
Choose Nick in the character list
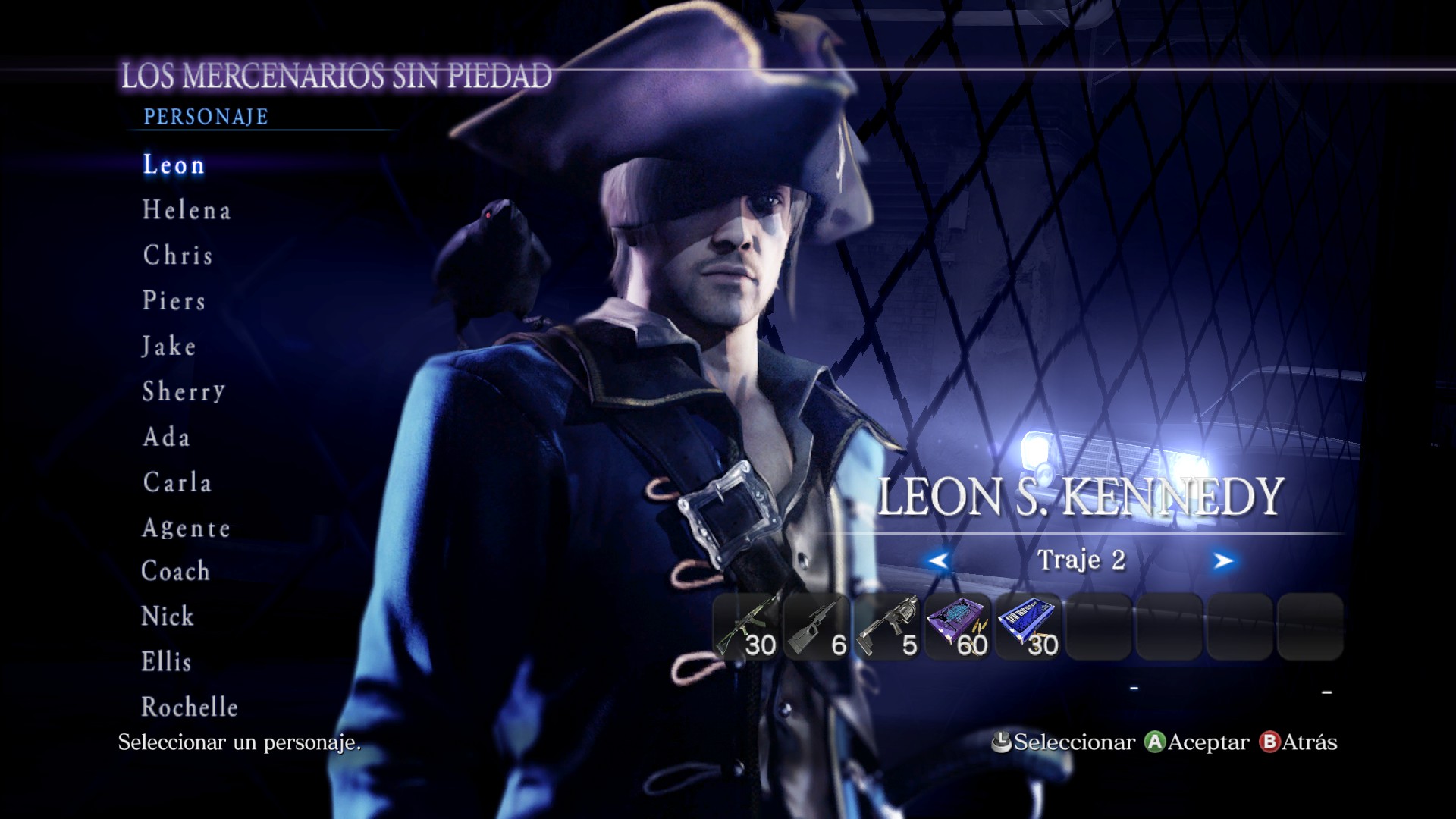pos(168,617)
